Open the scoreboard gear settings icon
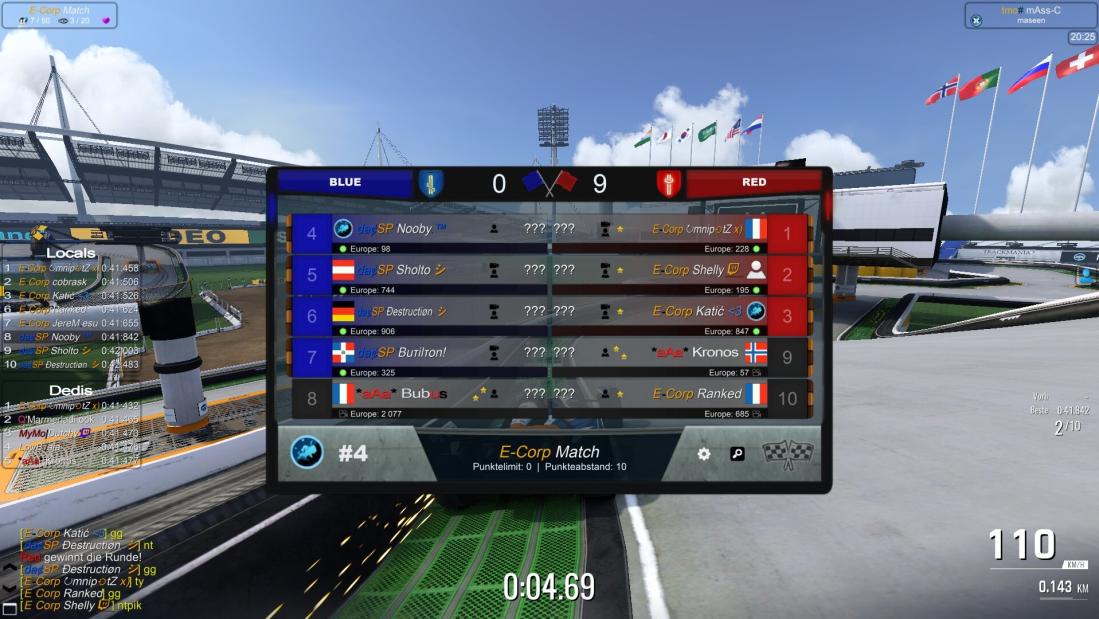Screen dimensions: 1099x619 (704, 454)
